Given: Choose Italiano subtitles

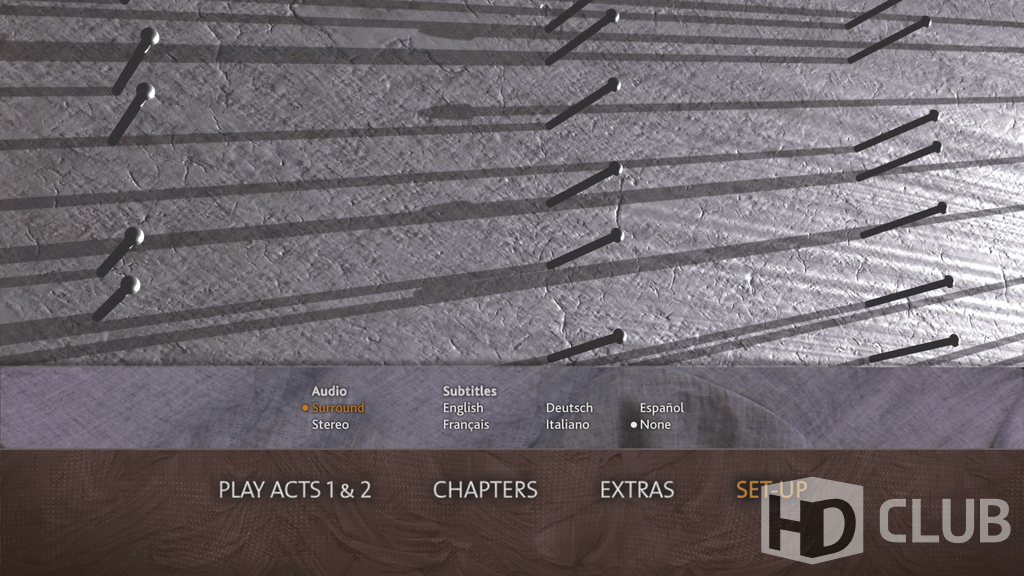Looking at the screenshot, I should (x=567, y=425).
